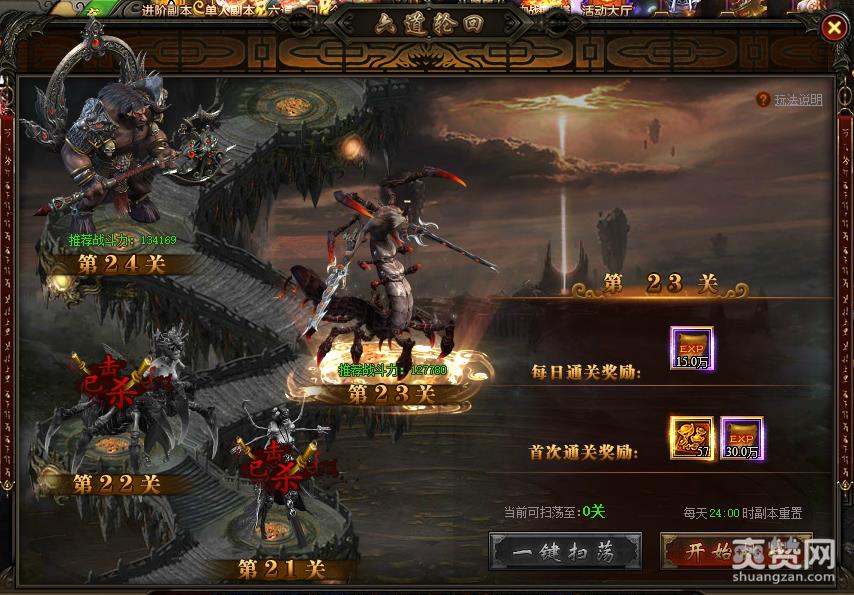The width and height of the screenshot is (854, 595).
Task: Select the cleared stage 第22关
Action: (117, 483)
